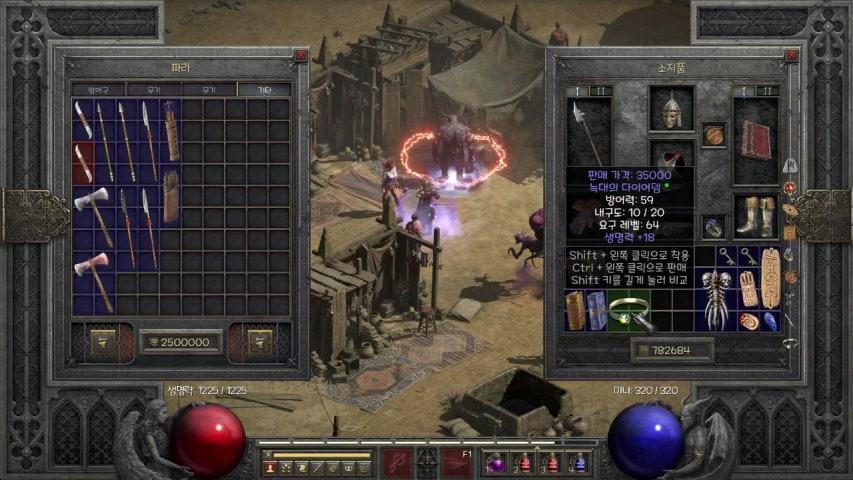The width and height of the screenshot is (853, 480).
Task: Use the purple rejuvenation potion in belt slot 1
Action: pos(497,464)
